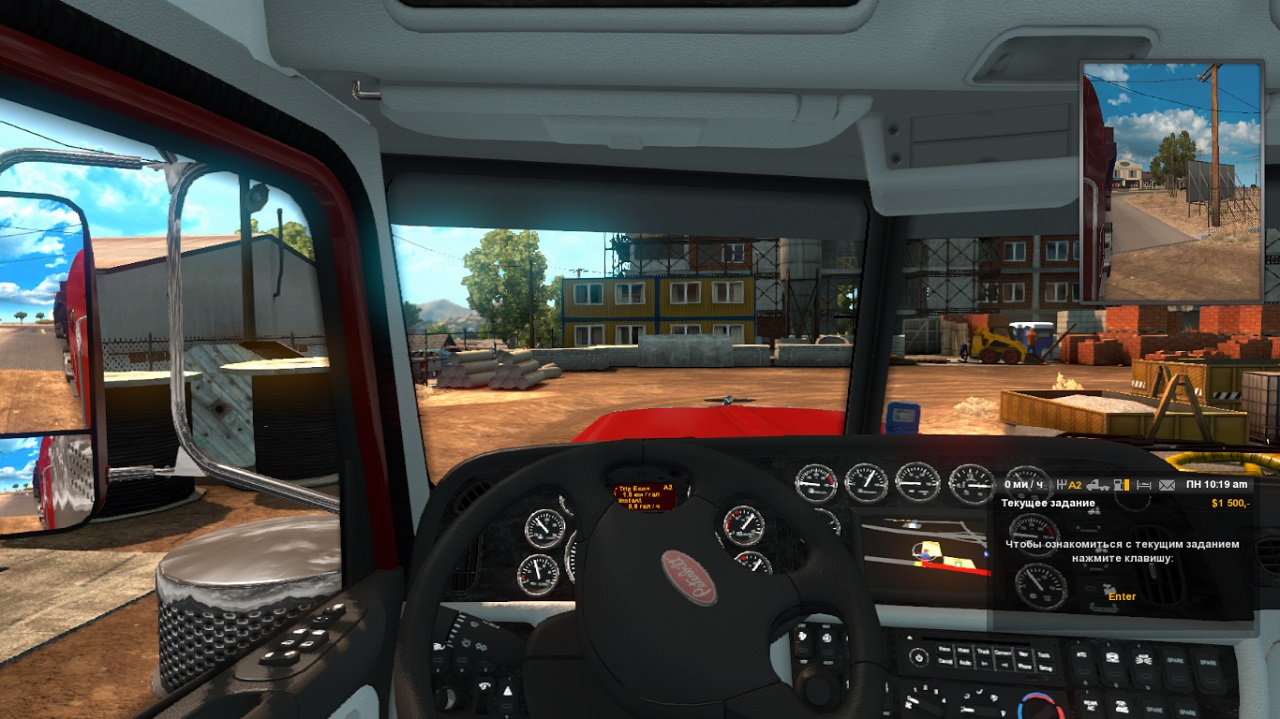Click the bed rest indicator icon

pyautogui.click(x=1144, y=485)
